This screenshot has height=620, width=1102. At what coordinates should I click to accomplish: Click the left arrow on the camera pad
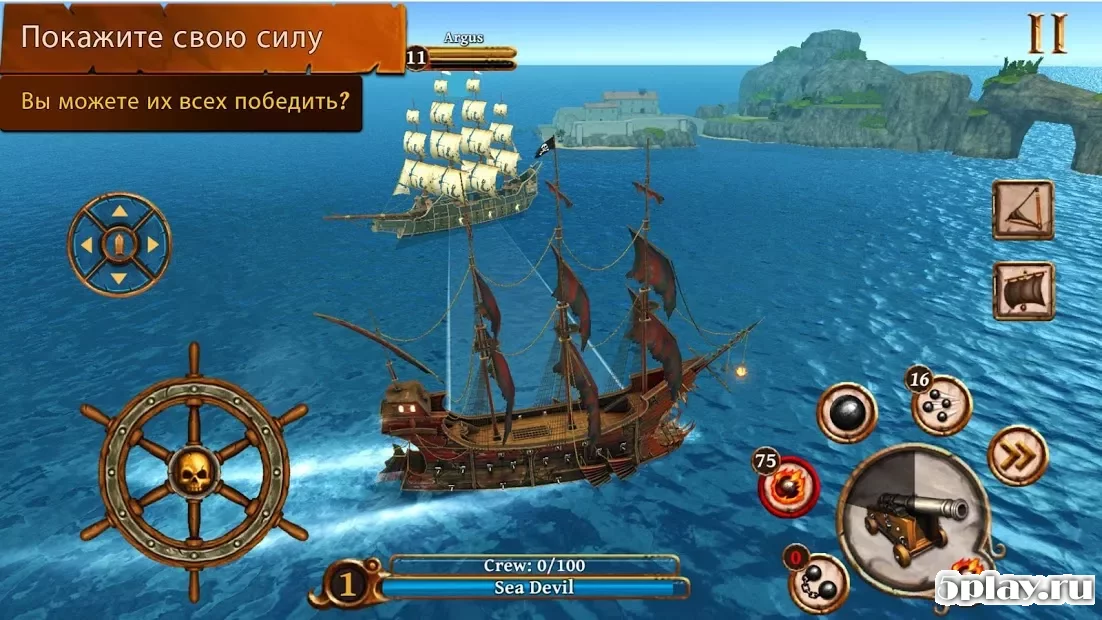coord(86,244)
